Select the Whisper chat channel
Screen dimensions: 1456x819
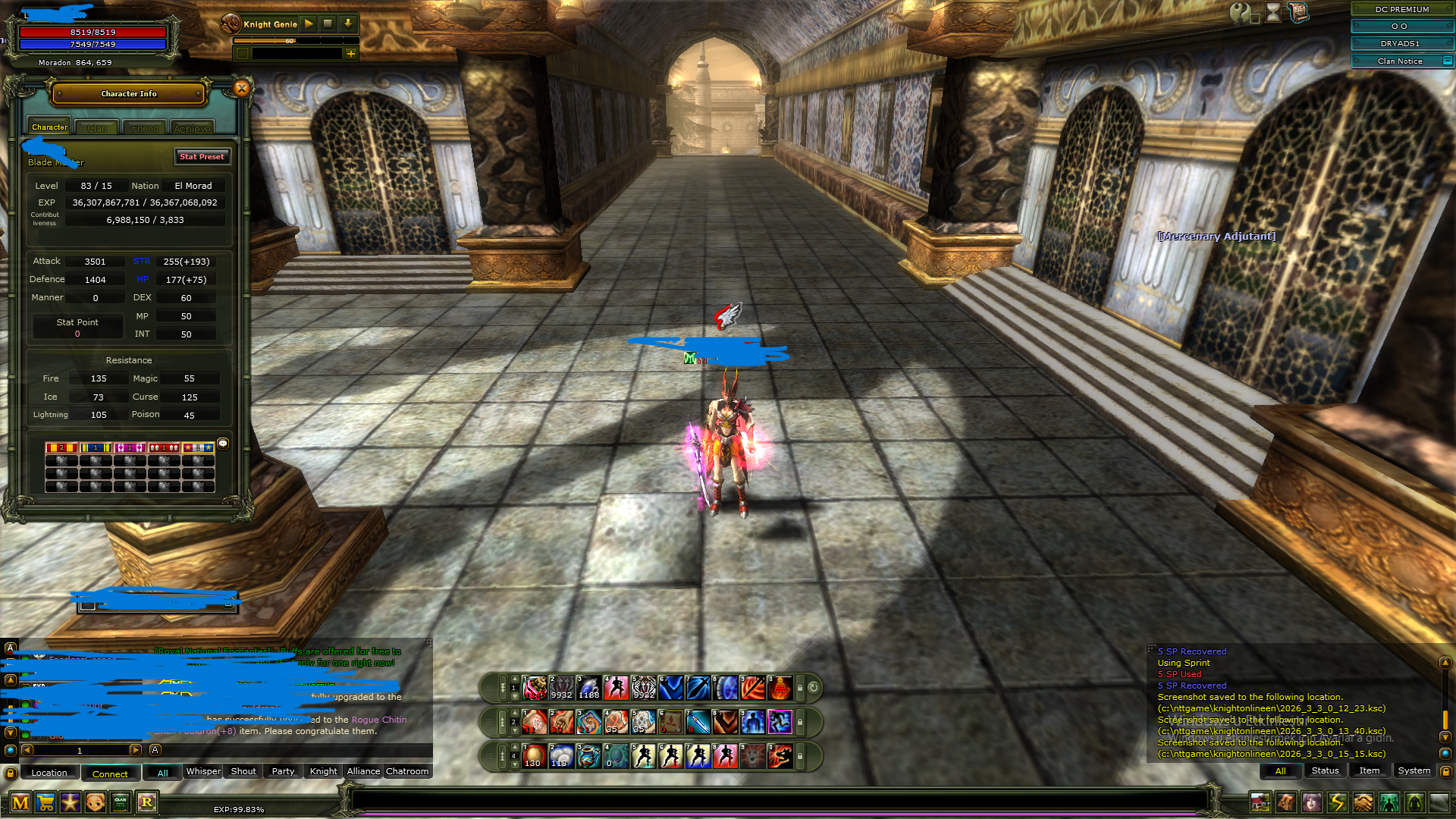[203, 771]
